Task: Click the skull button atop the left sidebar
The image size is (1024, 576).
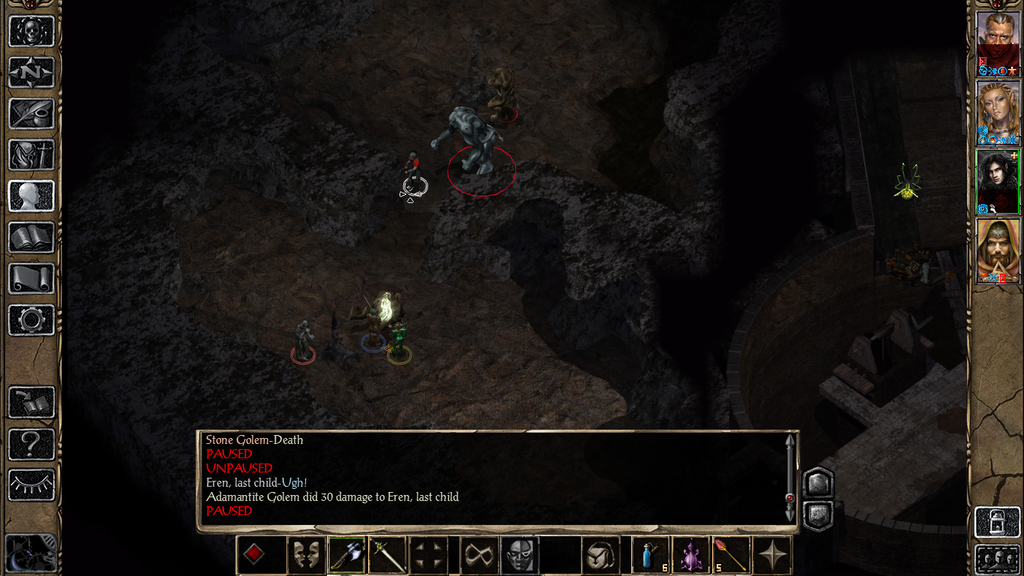Action: click(31, 31)
